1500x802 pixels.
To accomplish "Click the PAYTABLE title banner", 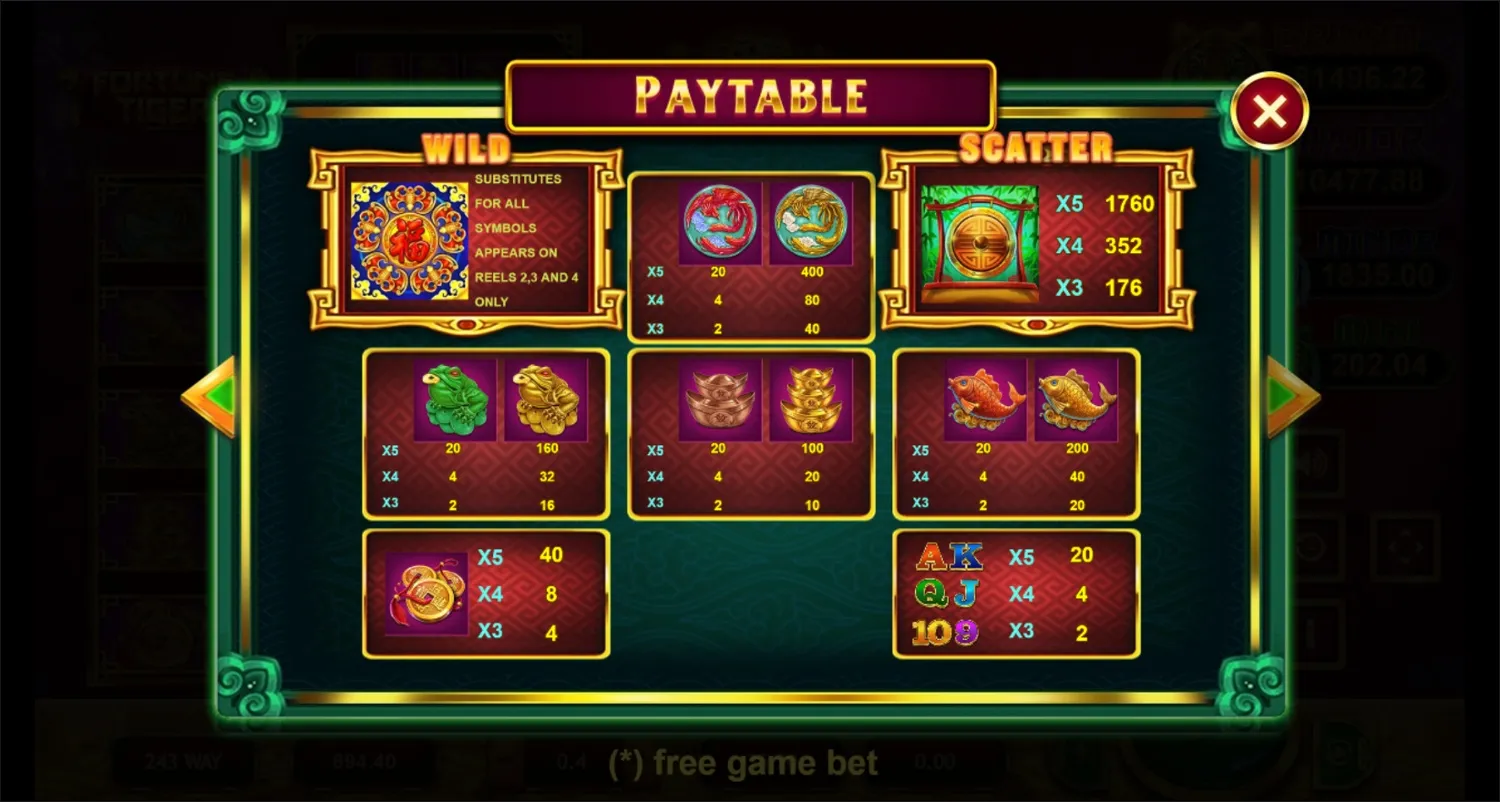I will 750,96.
